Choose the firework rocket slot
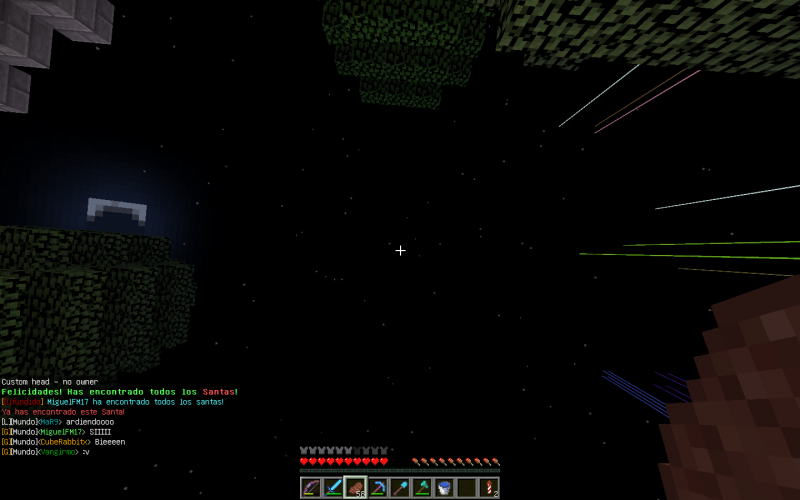Image resolution: width=800 pixels, height=500 pixels. coord(489,488)
